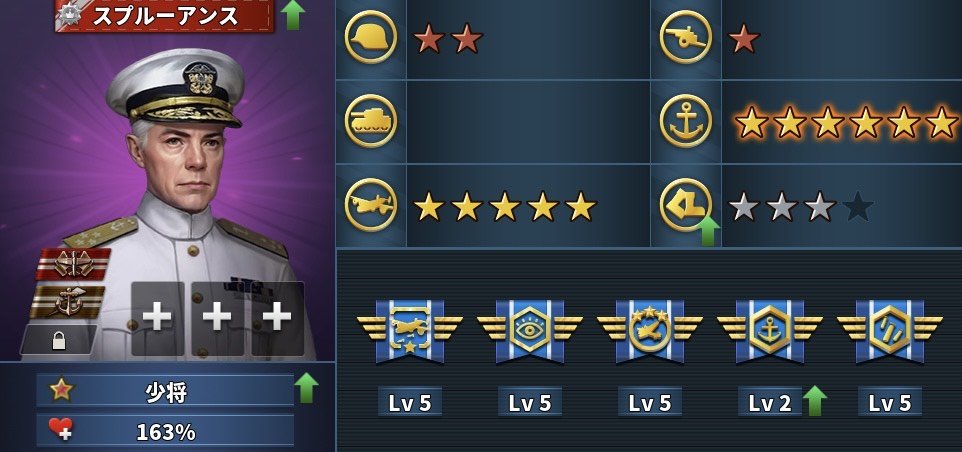962x452 pixels.
Task: Click the green arrow beside the general's name
Action: (x=293, y=15)
